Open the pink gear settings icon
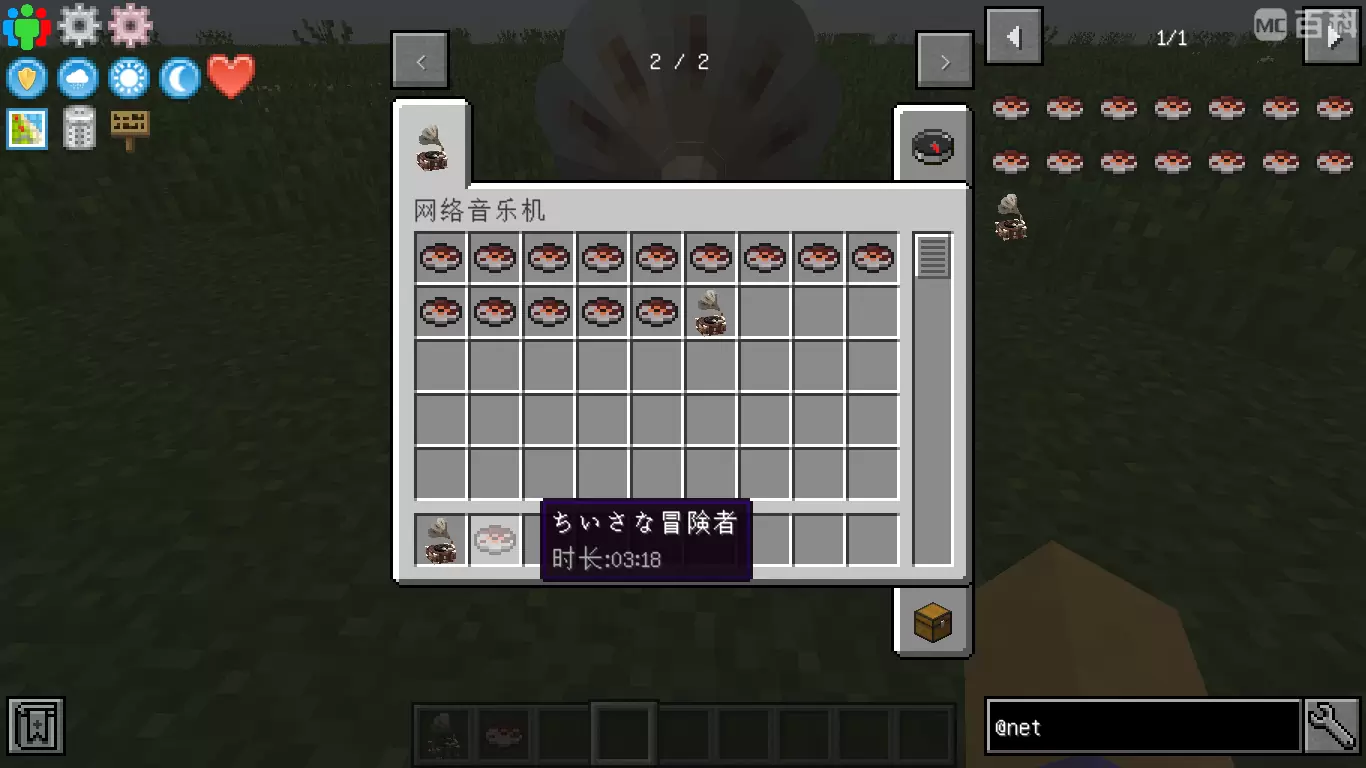1366x768 pixels. pyautogui.click(x=131, y=26)
